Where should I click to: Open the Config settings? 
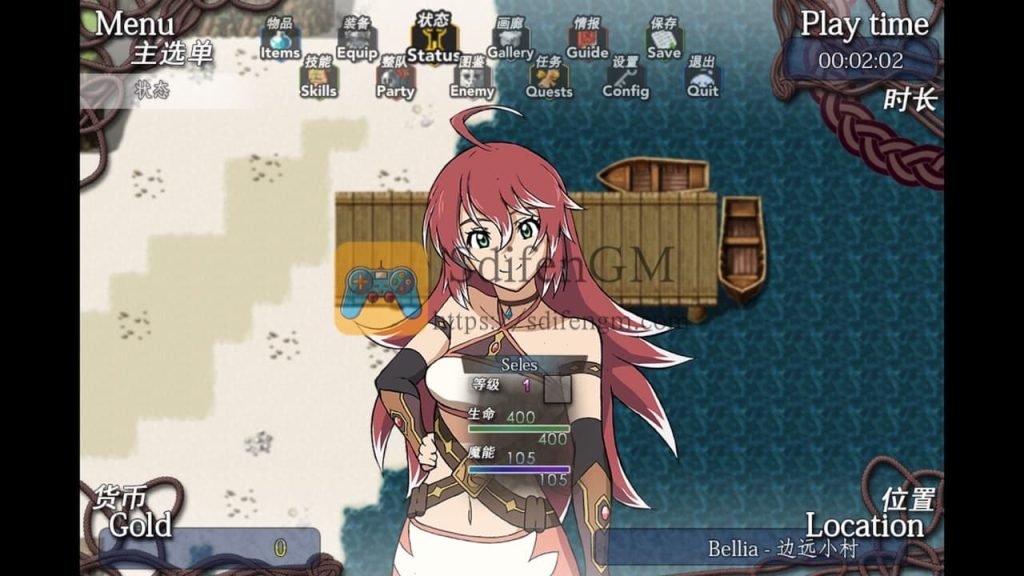pos(625,81)
